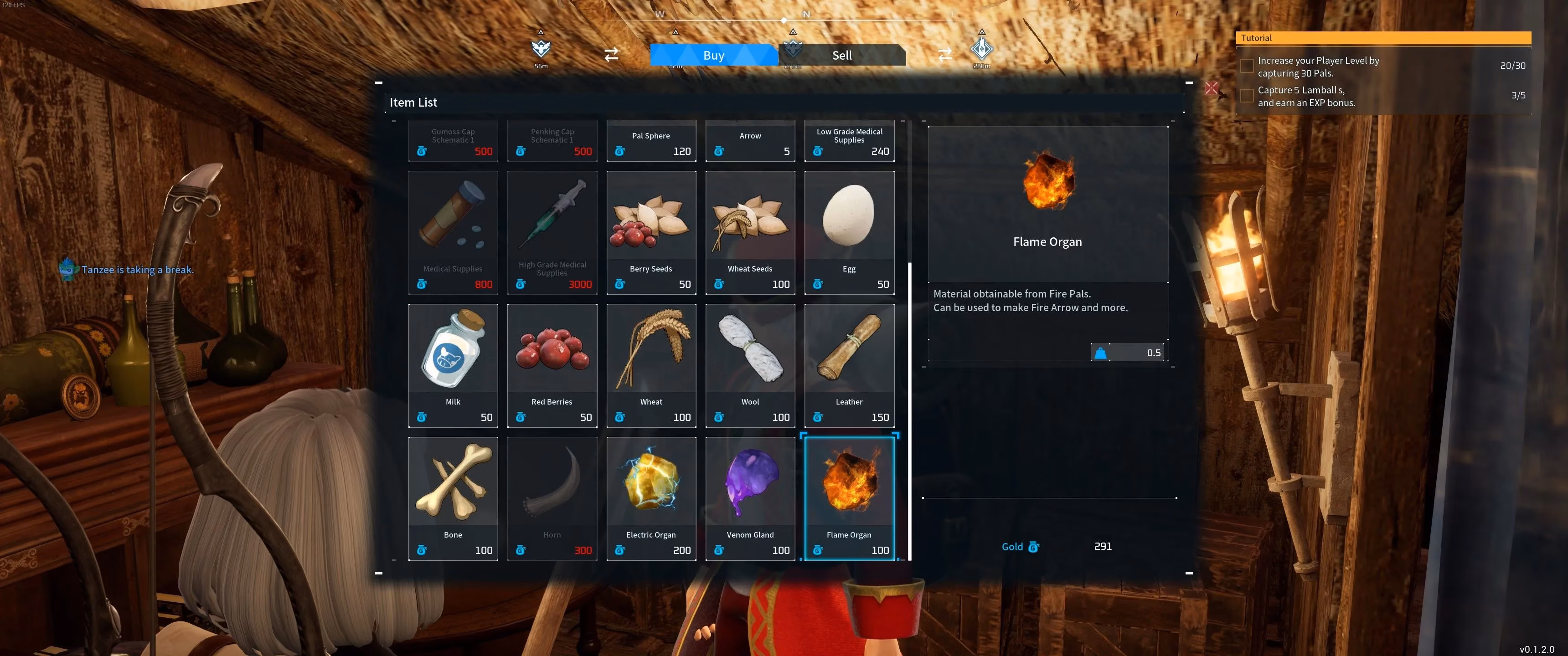Switch to the Buy tab
The height and width of the screenshot is (656, 1568).
pyautogui.click(x=713, y=55)
